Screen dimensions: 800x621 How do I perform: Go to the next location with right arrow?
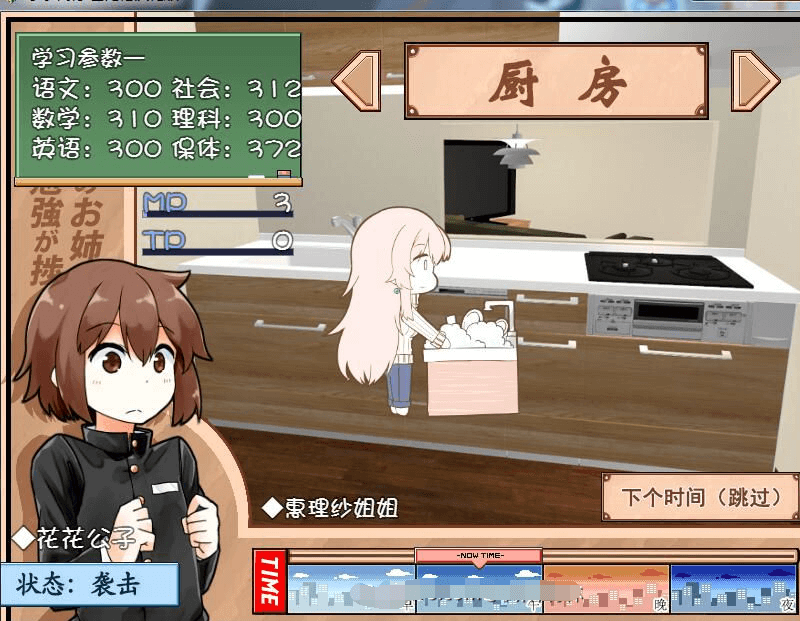click(755, 81)
